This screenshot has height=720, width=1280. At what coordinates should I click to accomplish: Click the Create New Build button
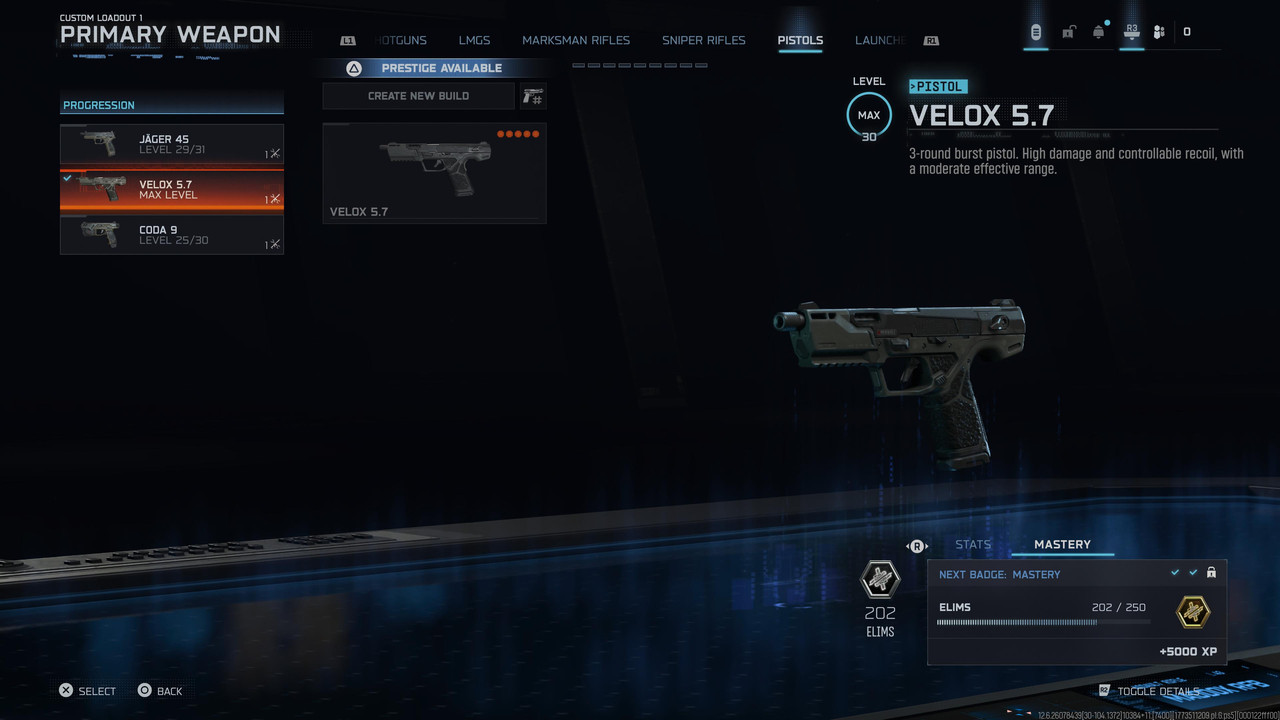[x=418, y=96]
